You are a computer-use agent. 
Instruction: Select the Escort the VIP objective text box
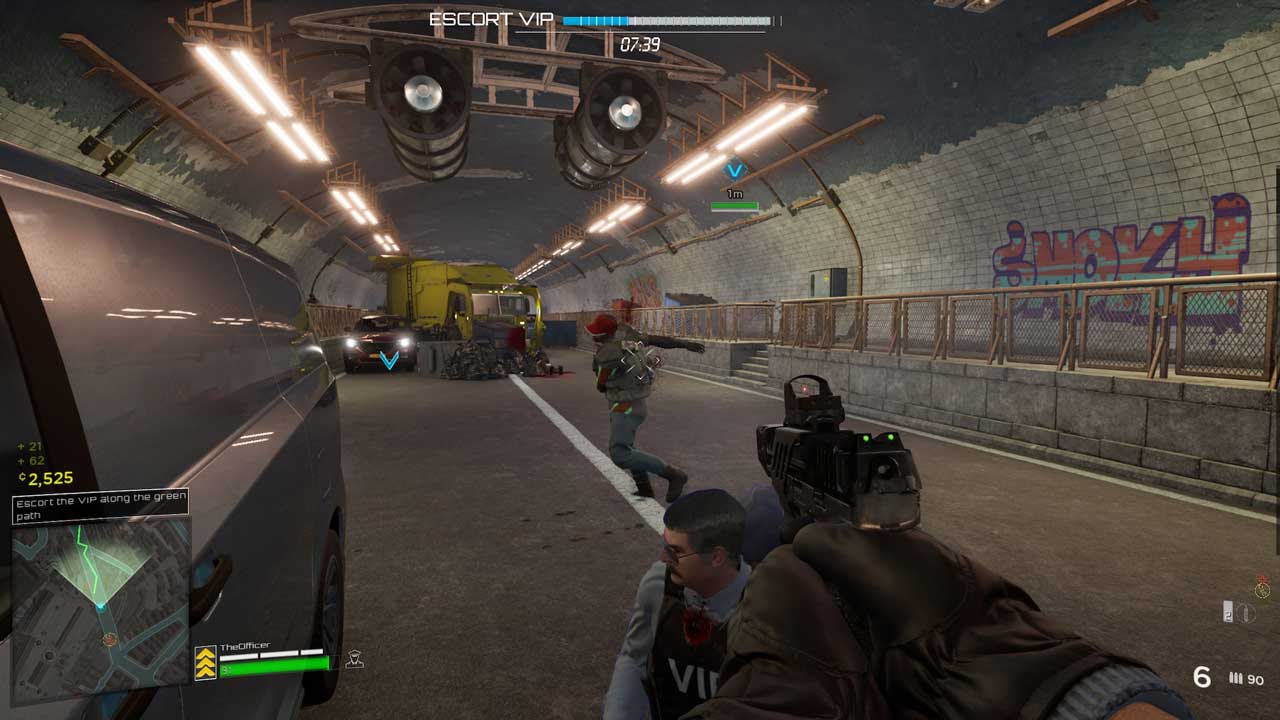[x=100, y=507]
